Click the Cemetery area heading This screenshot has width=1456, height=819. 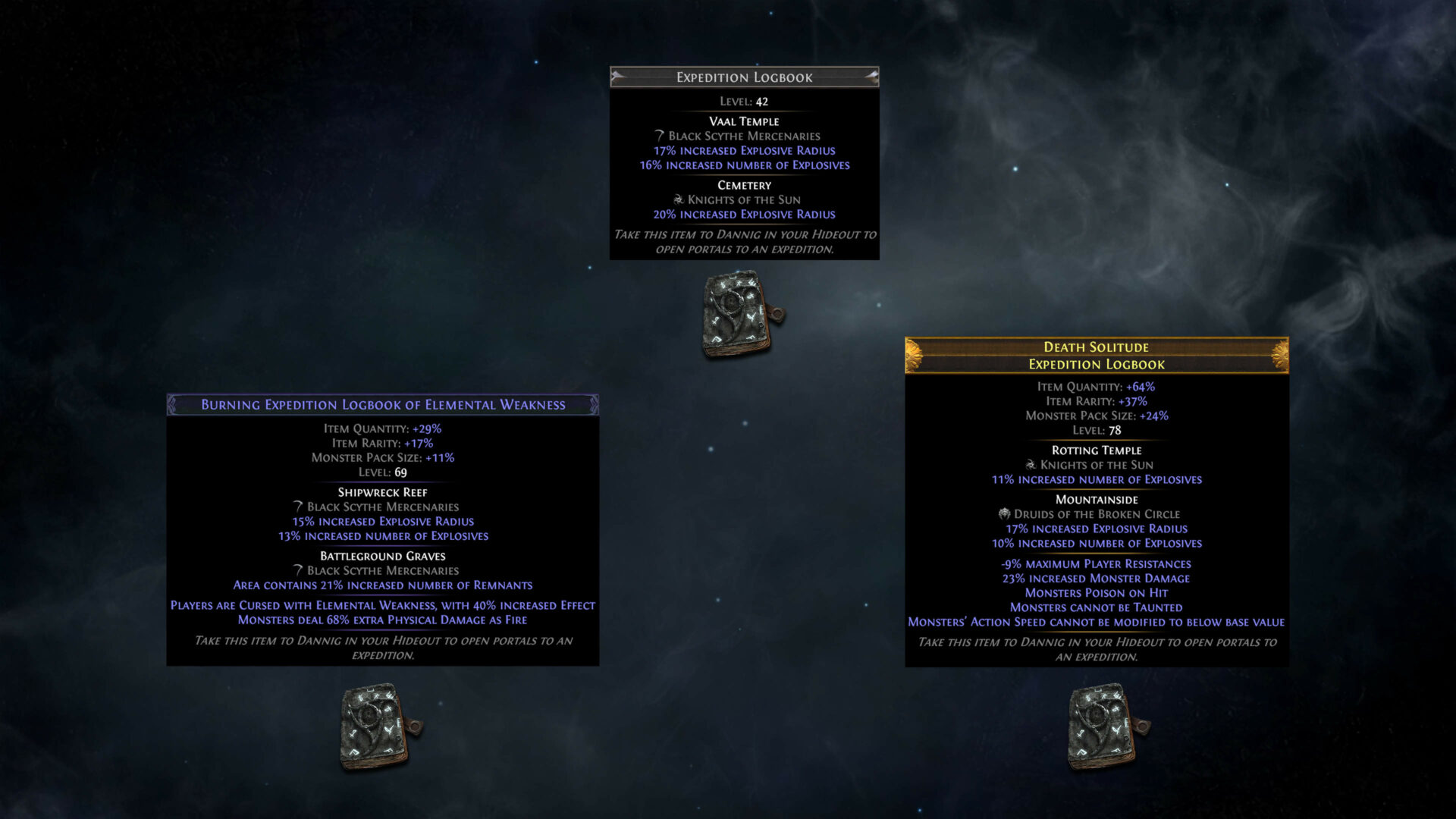[x=744, y=184]
